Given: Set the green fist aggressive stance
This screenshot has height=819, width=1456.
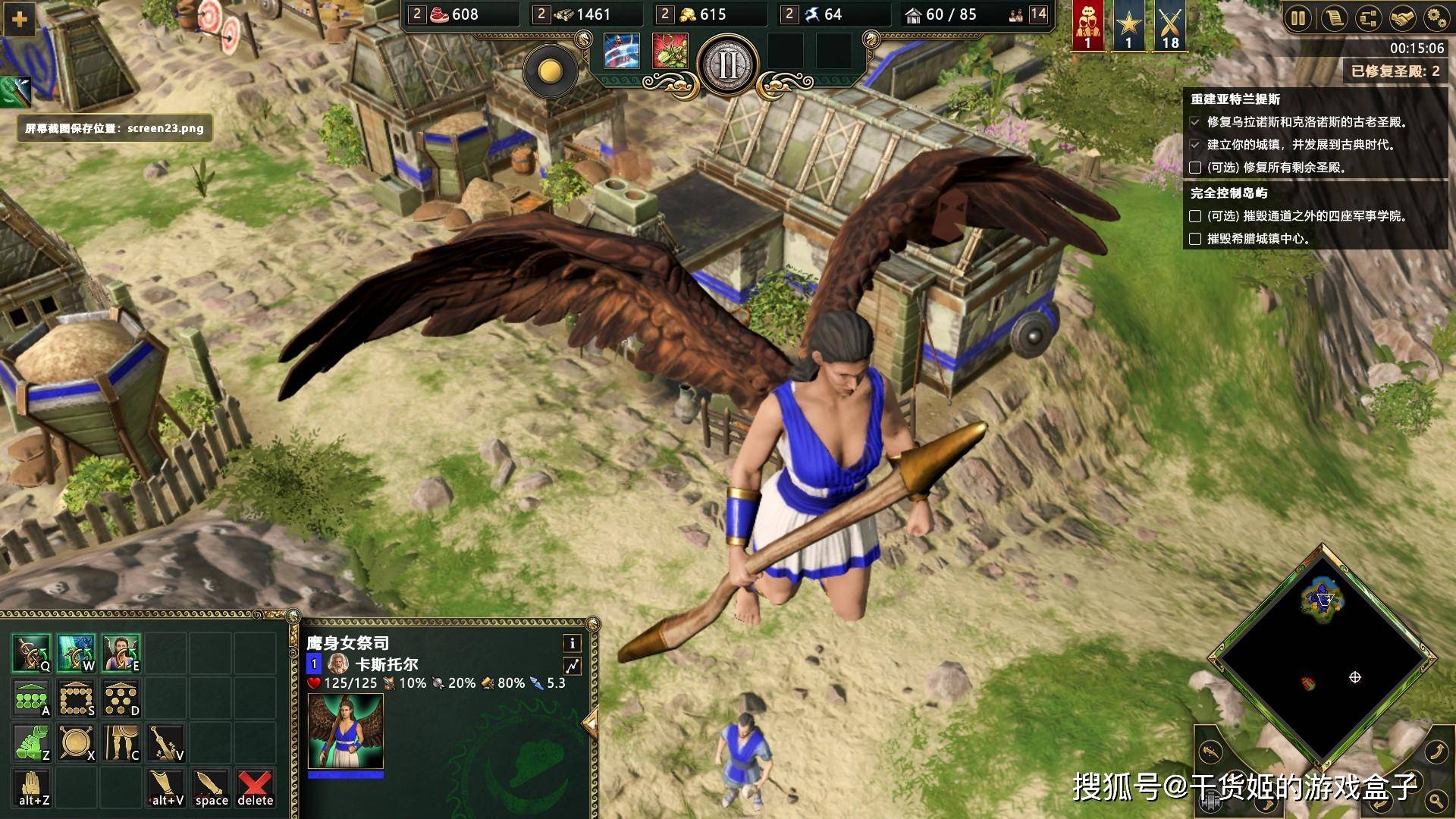Looking at the screenshot, I should click(32, 742).
